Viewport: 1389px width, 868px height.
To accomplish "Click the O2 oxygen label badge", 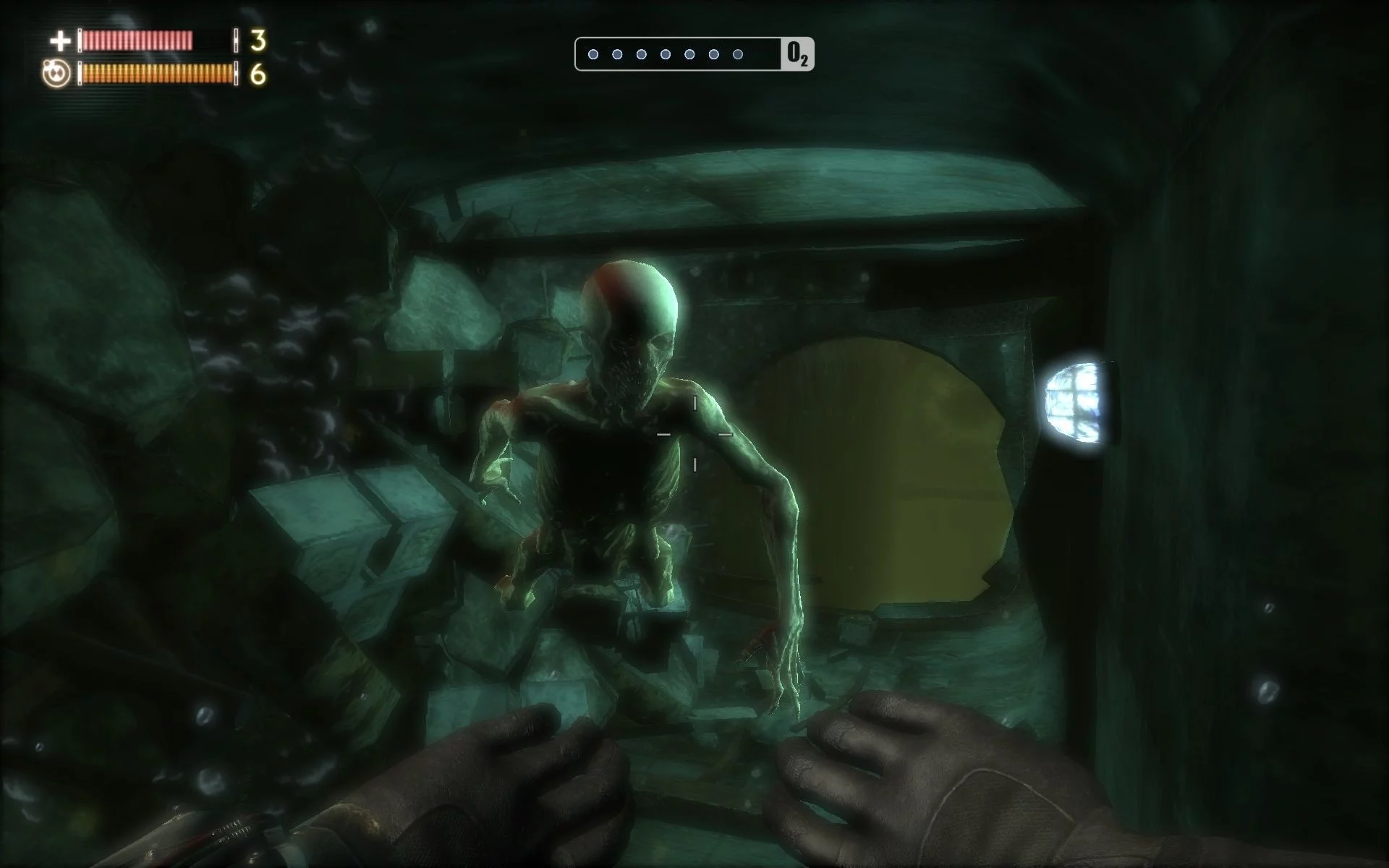I will [x=797, y=54].
